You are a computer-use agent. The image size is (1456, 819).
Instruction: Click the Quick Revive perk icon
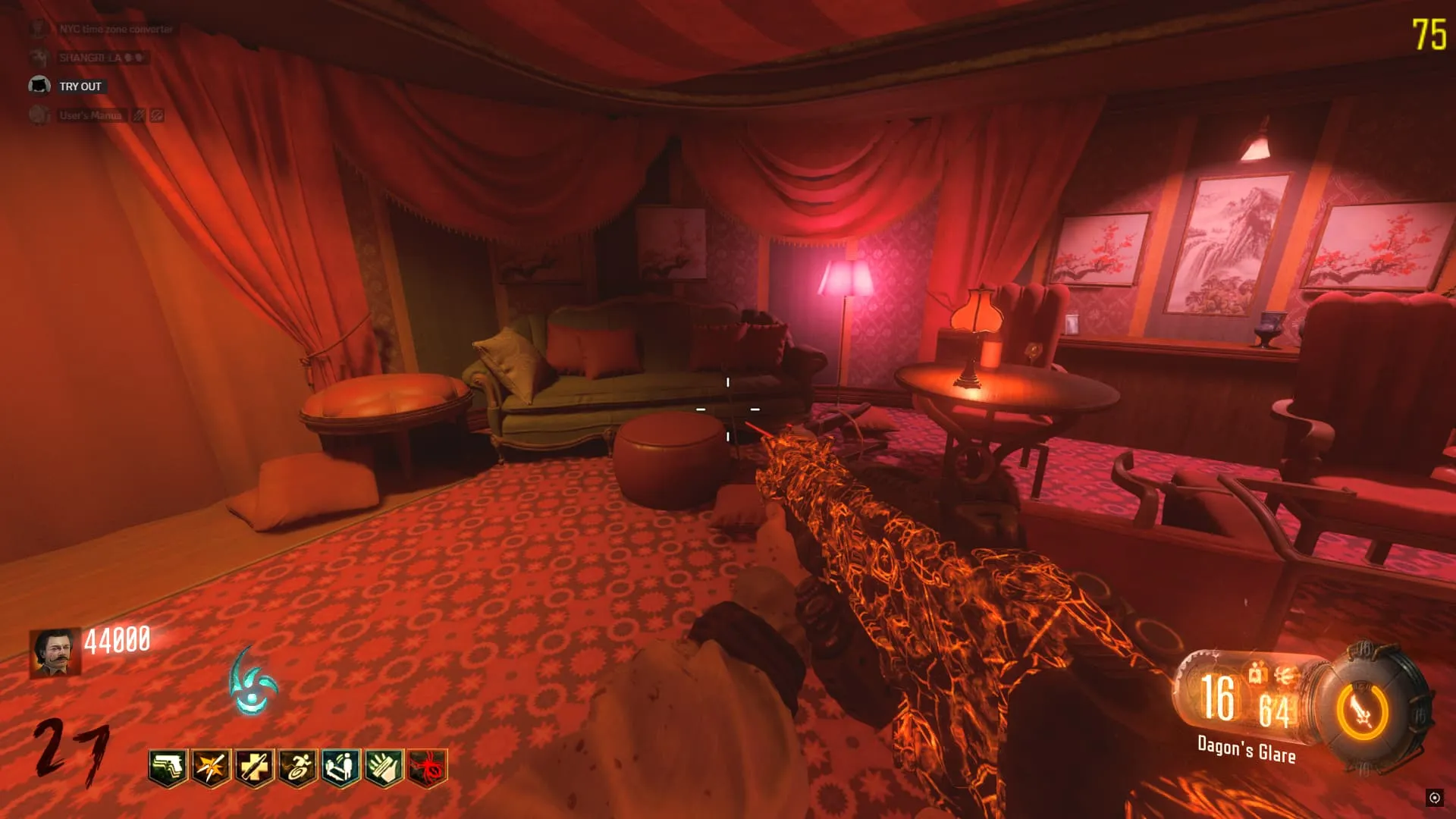point(340,768)
